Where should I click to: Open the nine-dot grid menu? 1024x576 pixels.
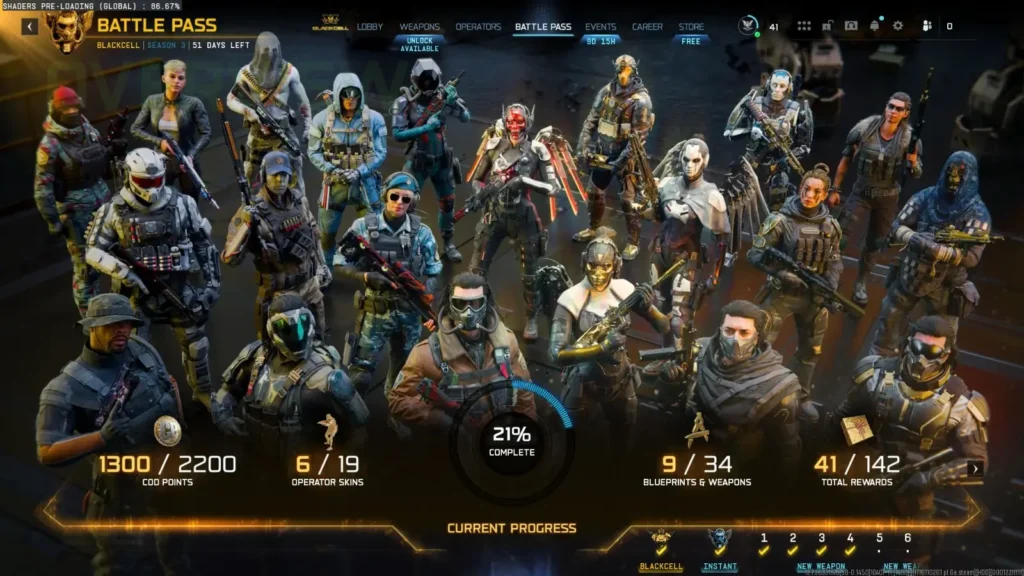point(804,26)
